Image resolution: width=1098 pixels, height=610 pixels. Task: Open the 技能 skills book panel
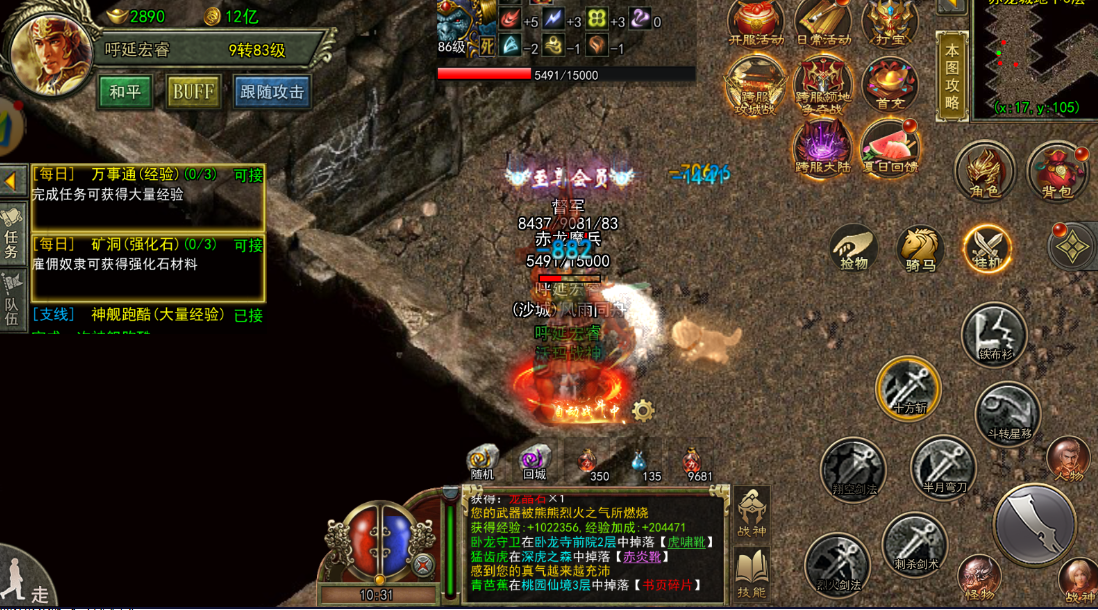pyautogui.click(x=751, y=575)
